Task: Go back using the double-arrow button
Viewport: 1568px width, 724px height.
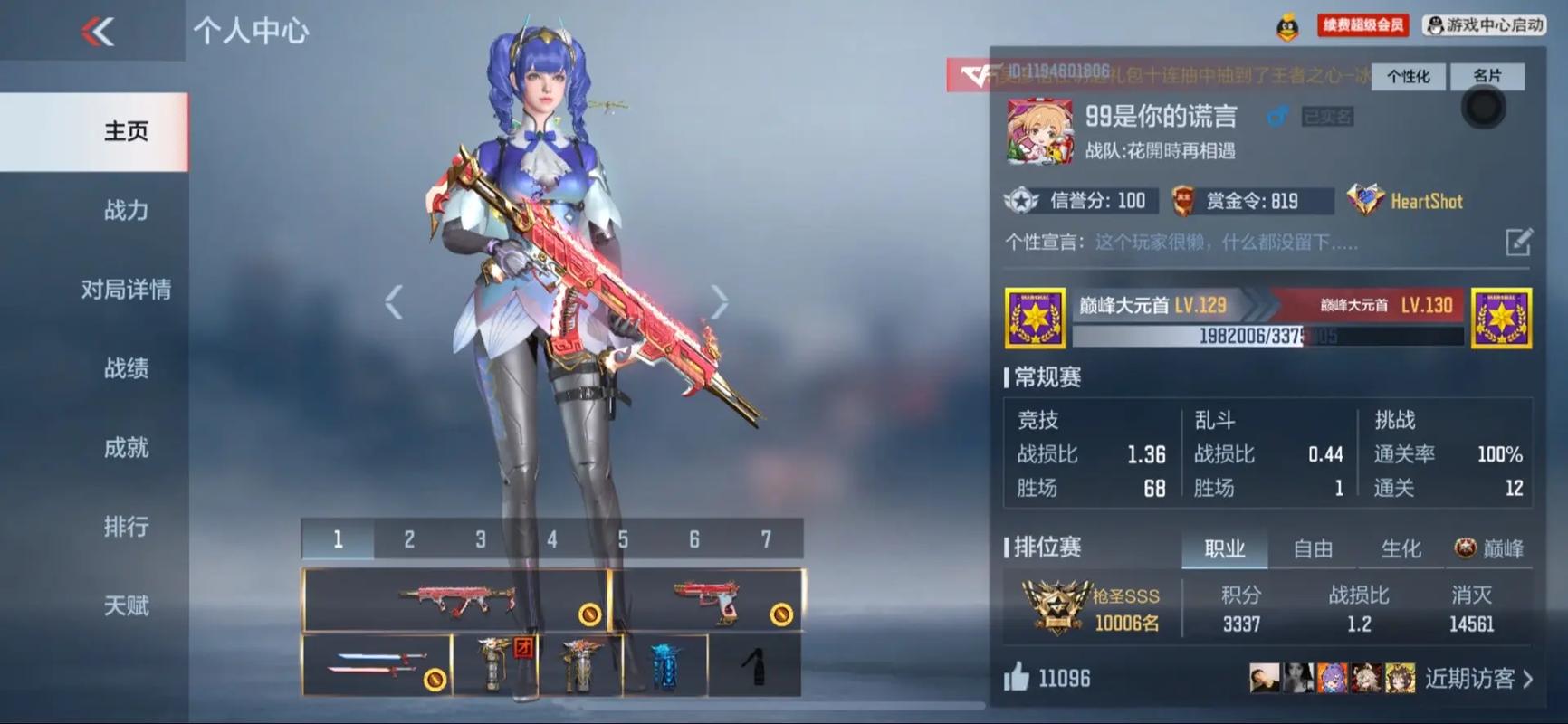Action: (x=98, y=33)
